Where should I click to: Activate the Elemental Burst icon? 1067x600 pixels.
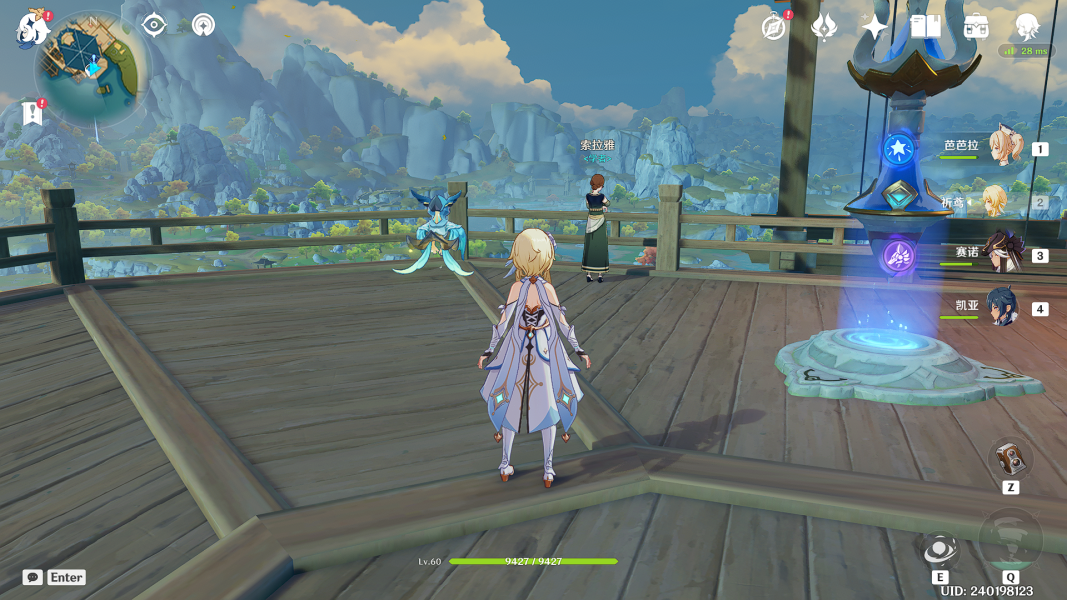pyautogui.click(x=1009, y=540)
